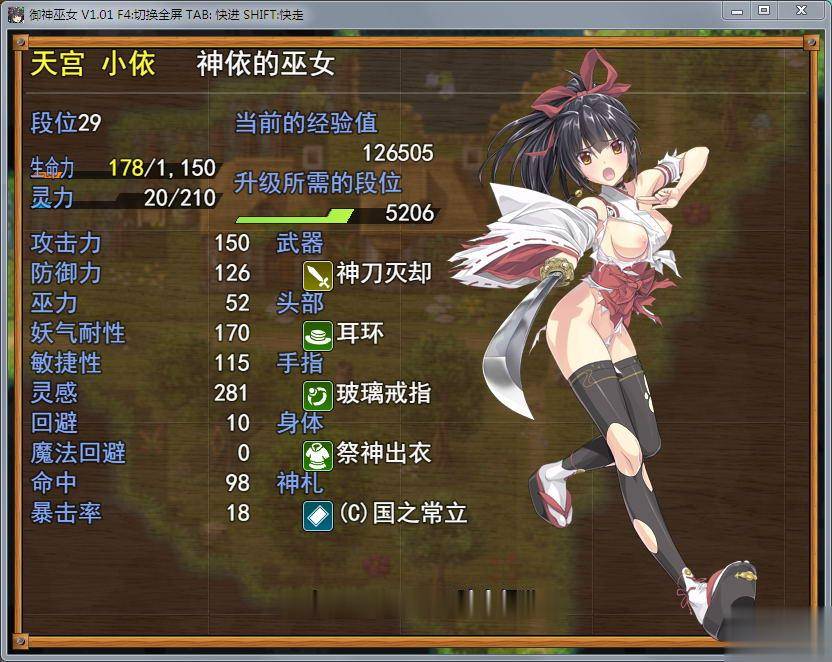Screen dimensions: 832x662
Task: Select the 神刀灭却 weapon slot
Action: (368, 274)
